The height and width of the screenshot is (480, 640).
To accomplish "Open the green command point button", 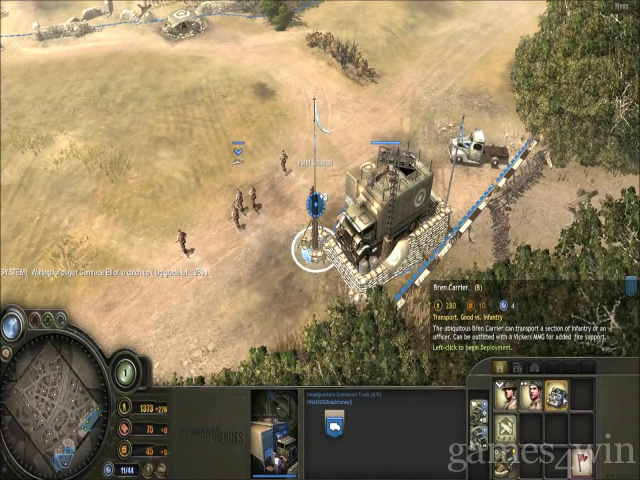I will 126,372.
